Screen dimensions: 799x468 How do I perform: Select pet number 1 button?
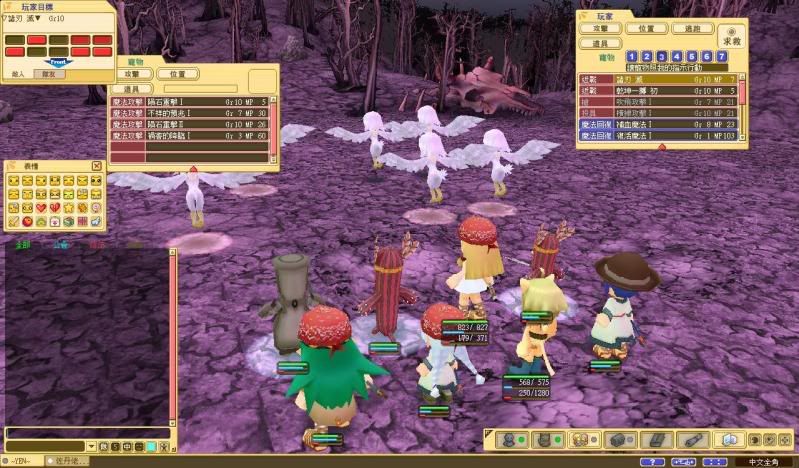coord(634,57)
